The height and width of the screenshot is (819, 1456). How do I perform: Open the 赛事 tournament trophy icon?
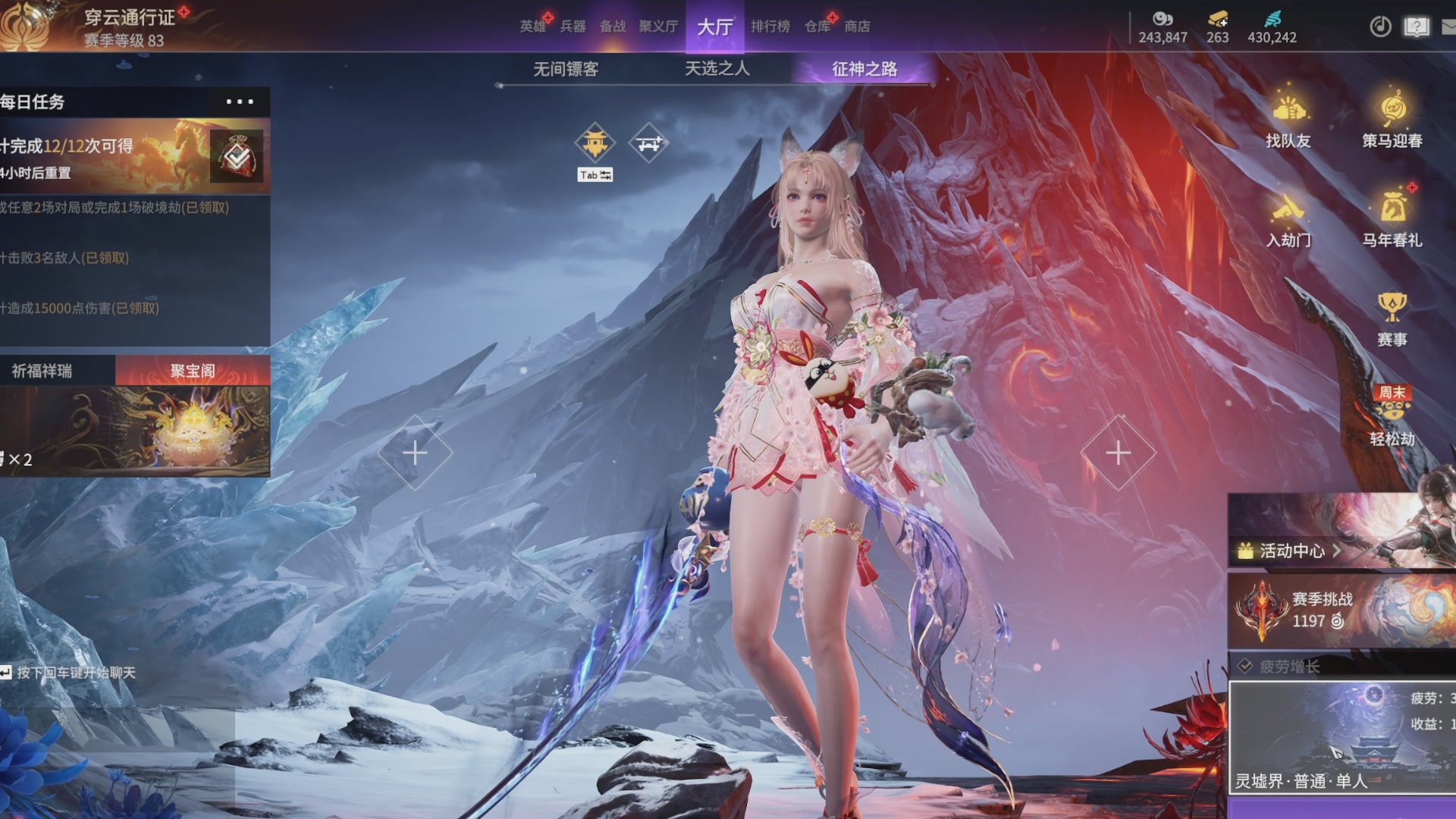point(1392,318)
